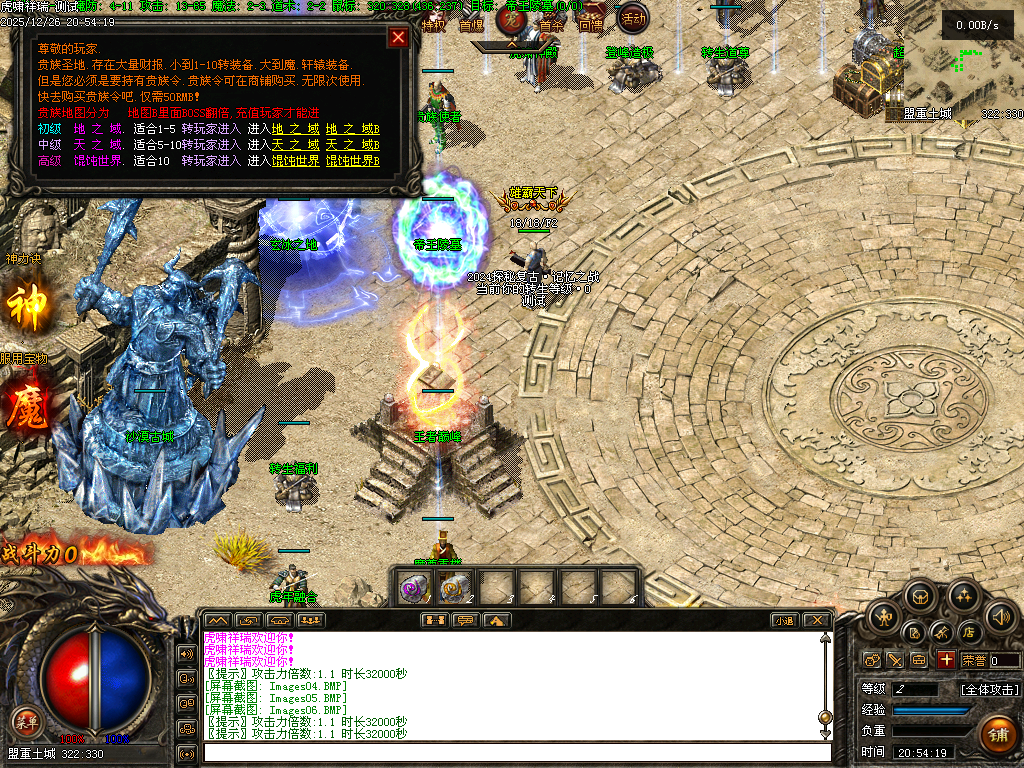Open the orange 铺 store button
Image resolution: width=1024 pixels, height=768 pixels.
[997, 735]
